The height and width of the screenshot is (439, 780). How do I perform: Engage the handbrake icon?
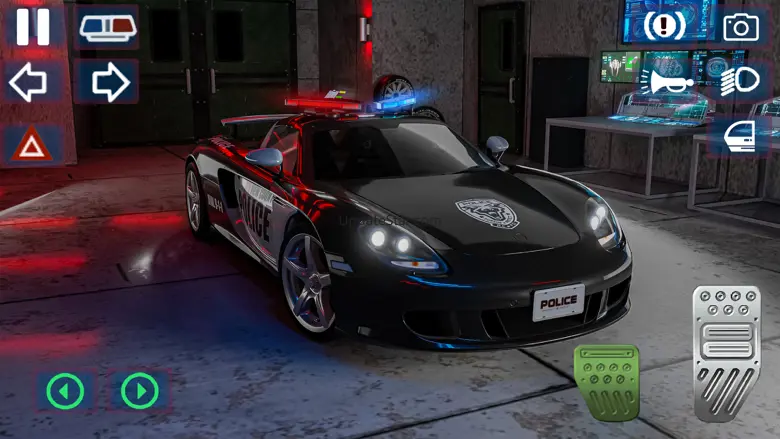click(665, 25)
